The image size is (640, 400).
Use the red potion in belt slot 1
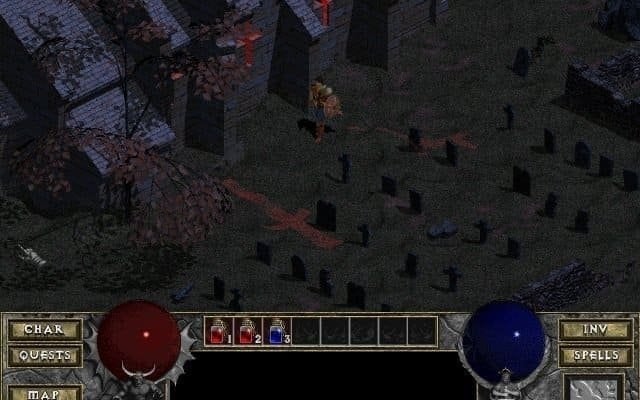[219, 331]
